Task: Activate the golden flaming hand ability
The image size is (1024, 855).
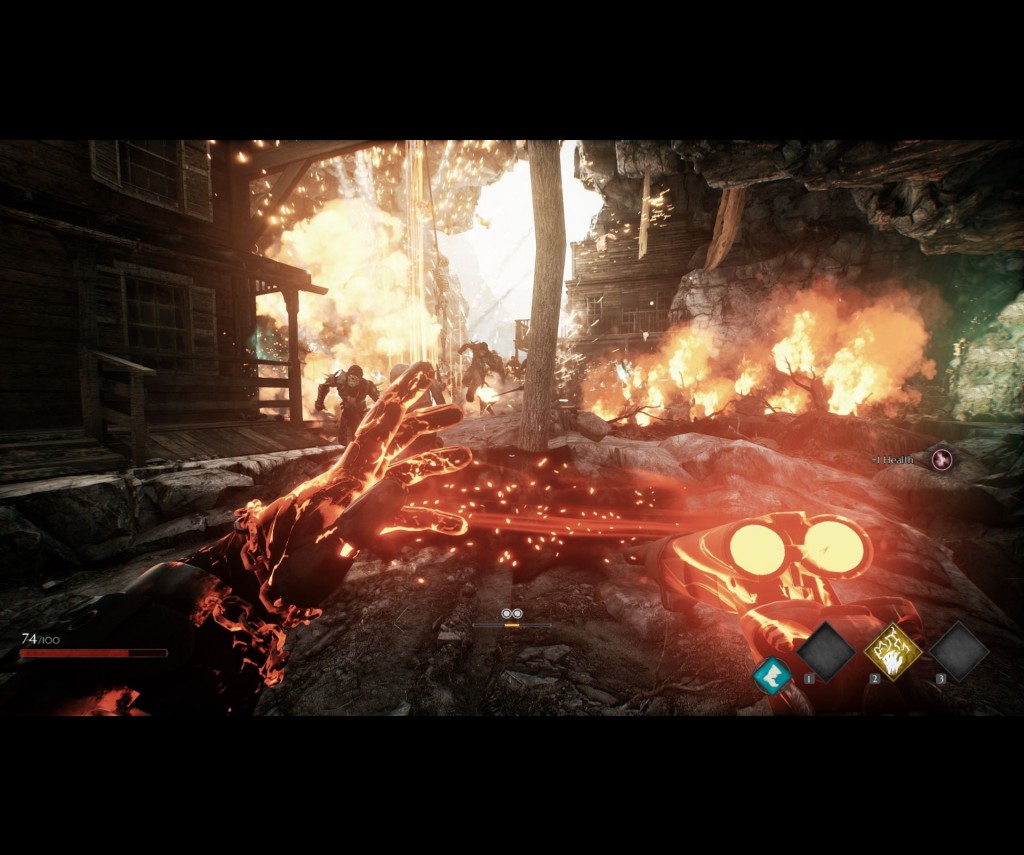Action: click(x=892, y=652)
